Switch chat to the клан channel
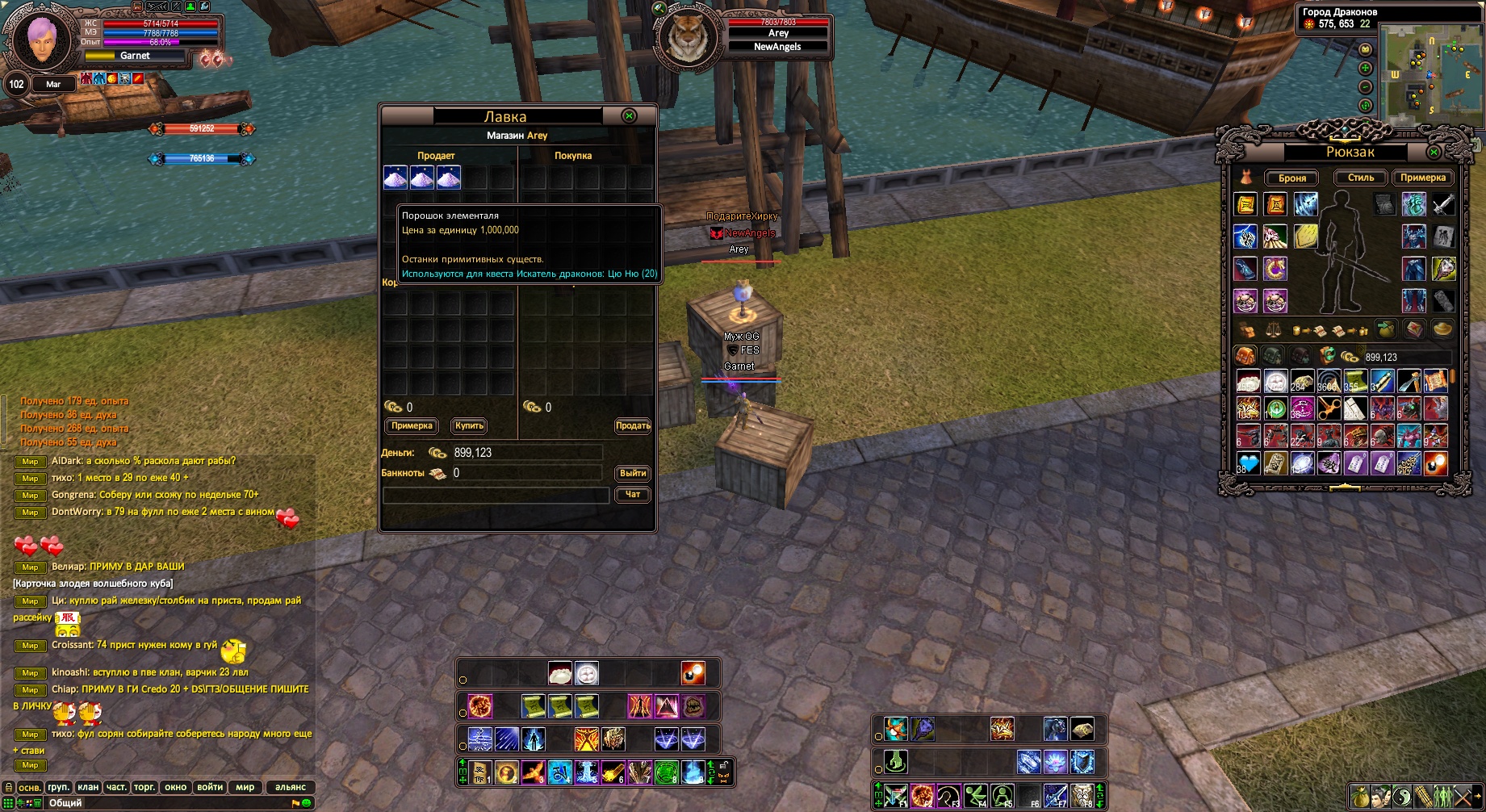Viewport: 1486px width, 812px height. [88, 787]
